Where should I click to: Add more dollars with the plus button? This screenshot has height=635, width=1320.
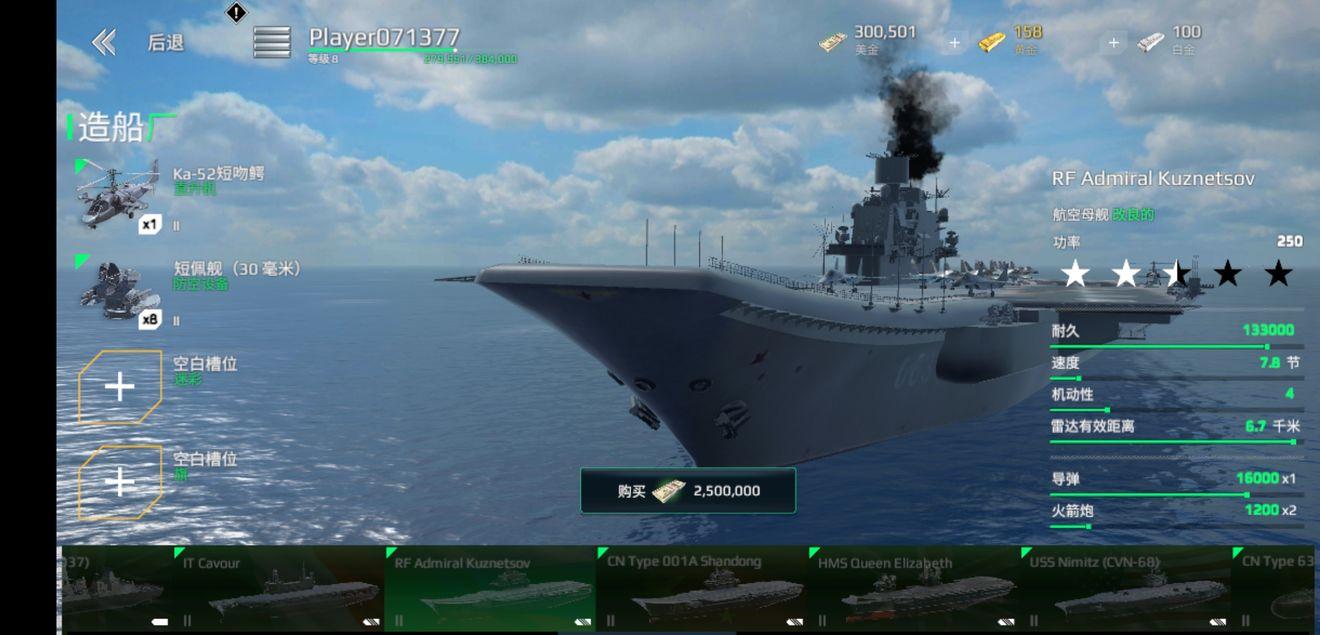pos(954,43)
